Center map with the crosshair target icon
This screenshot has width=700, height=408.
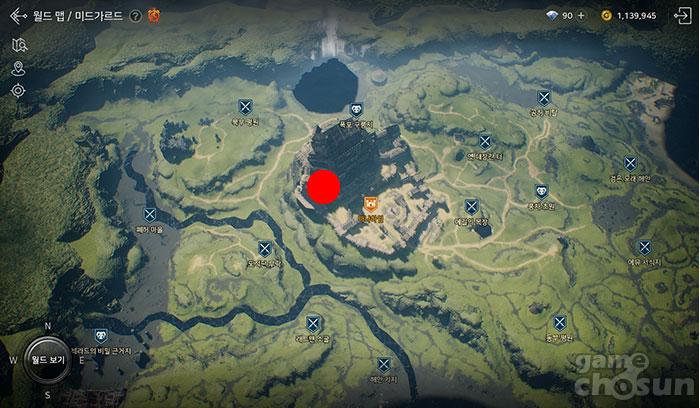(x=18, y=91)
